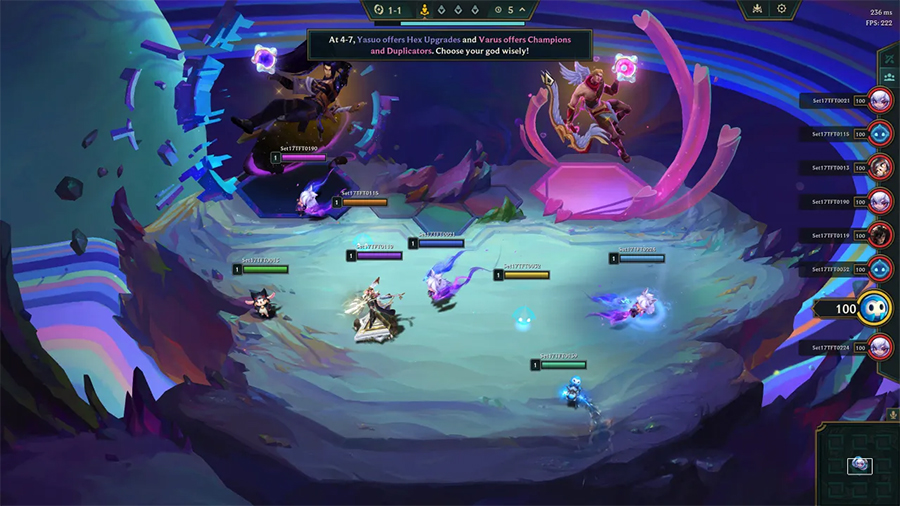Viewport: 900px width, 506px height.
Task: Choose Yasuo's purple Hex Upgrades orb
Action: (265, 56)
